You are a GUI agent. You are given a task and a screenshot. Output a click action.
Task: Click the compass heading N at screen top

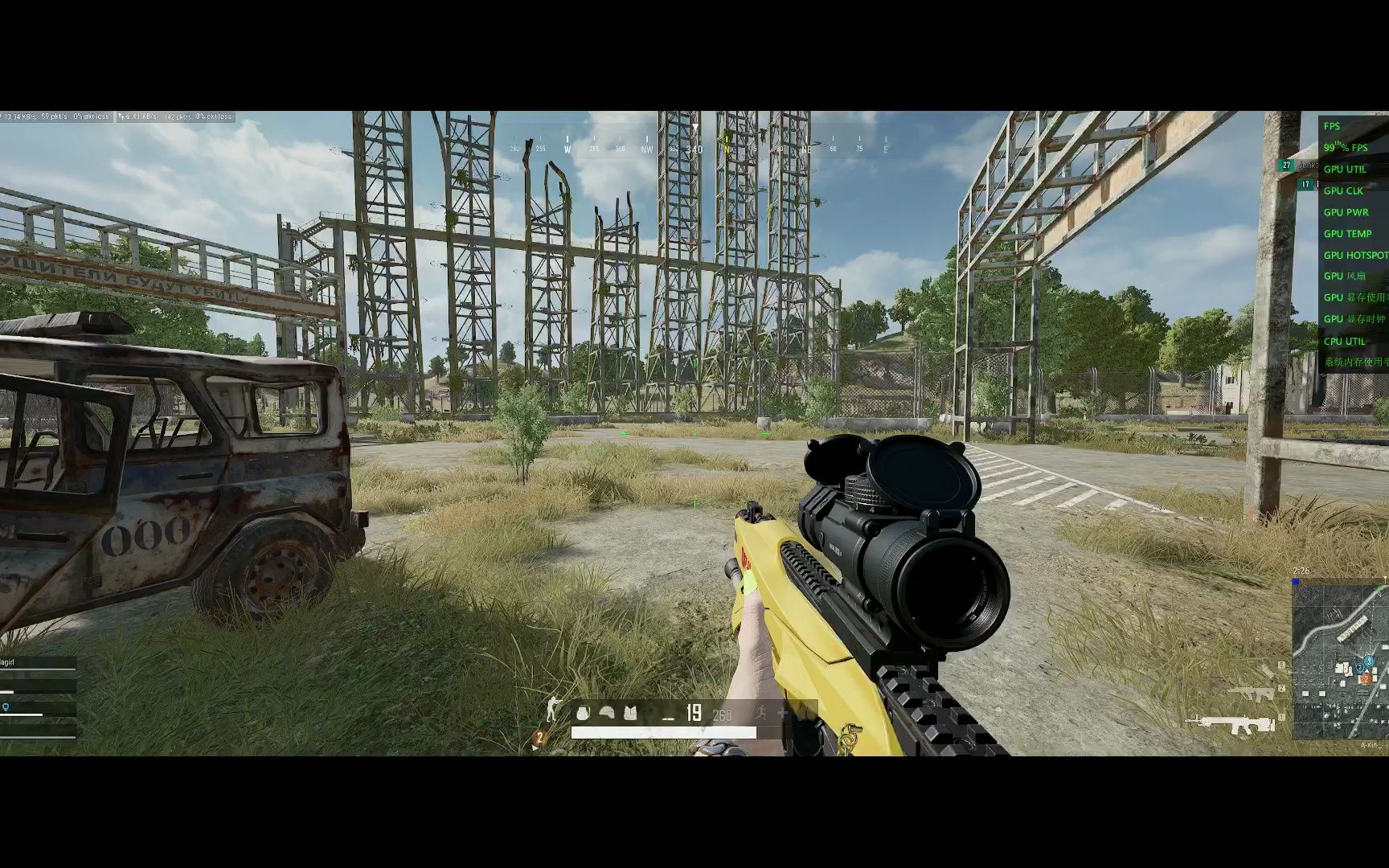pos(727,149)
